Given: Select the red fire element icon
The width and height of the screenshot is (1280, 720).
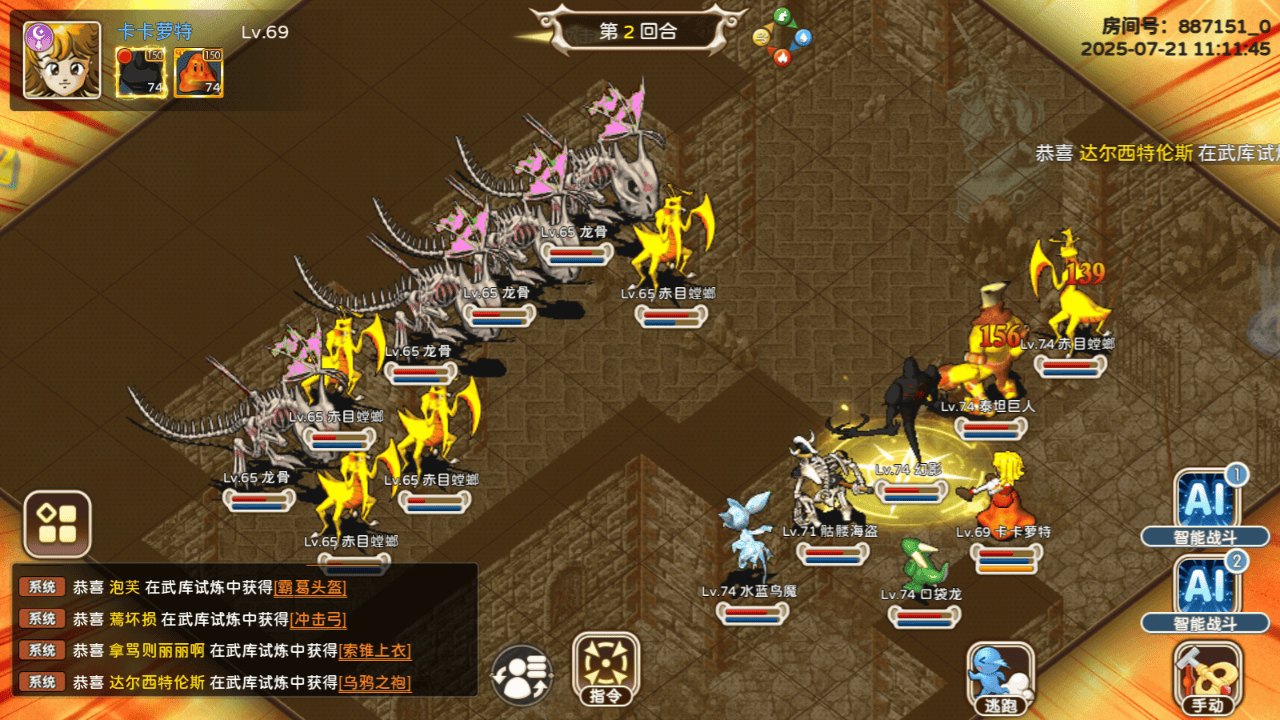Looking at the screenshot, I should pyautogui.click(x=782, y=56).
